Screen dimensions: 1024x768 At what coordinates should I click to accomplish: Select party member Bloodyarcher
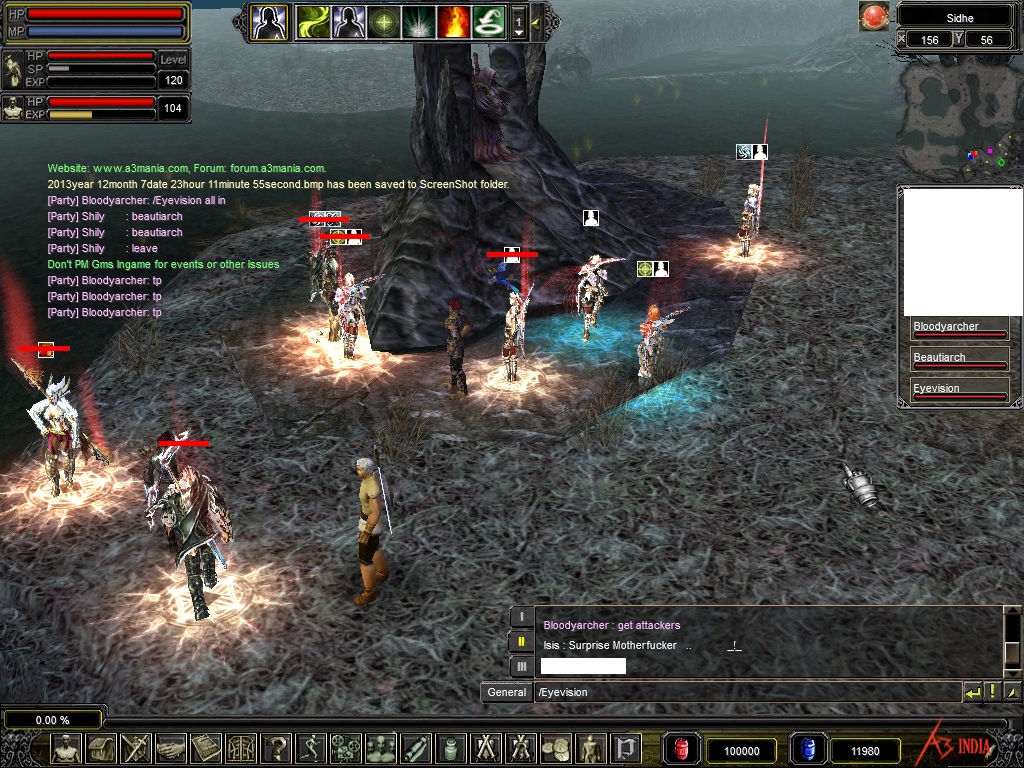click(x=959, y=330)
